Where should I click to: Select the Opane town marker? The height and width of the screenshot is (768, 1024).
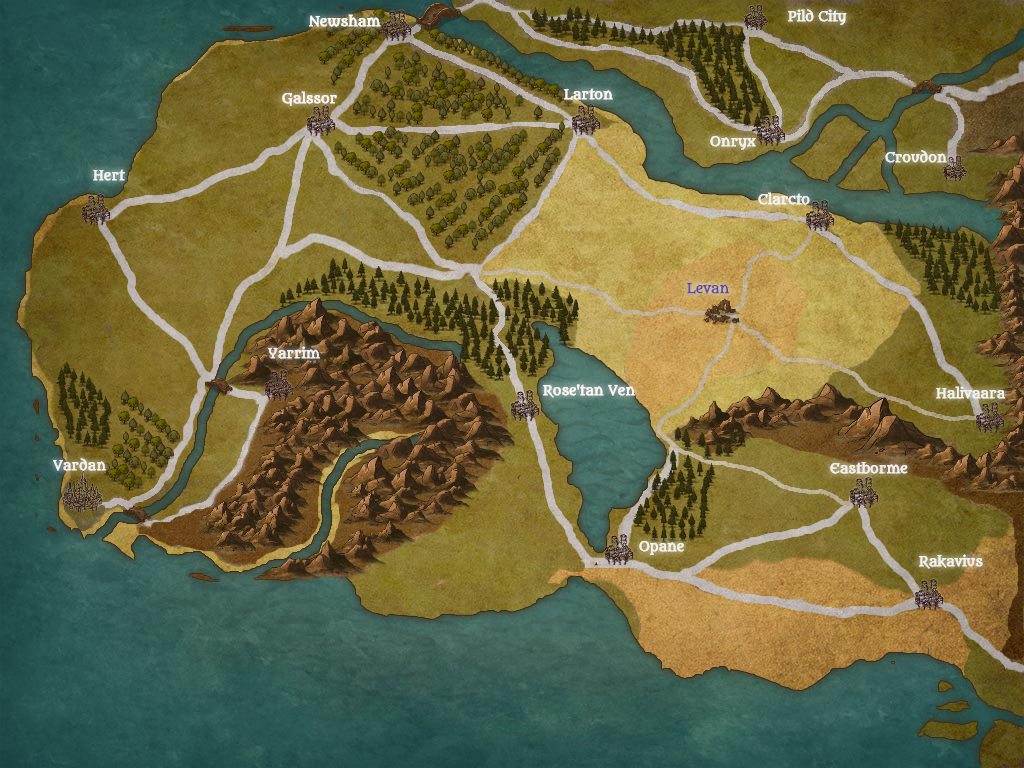[619, 549]
